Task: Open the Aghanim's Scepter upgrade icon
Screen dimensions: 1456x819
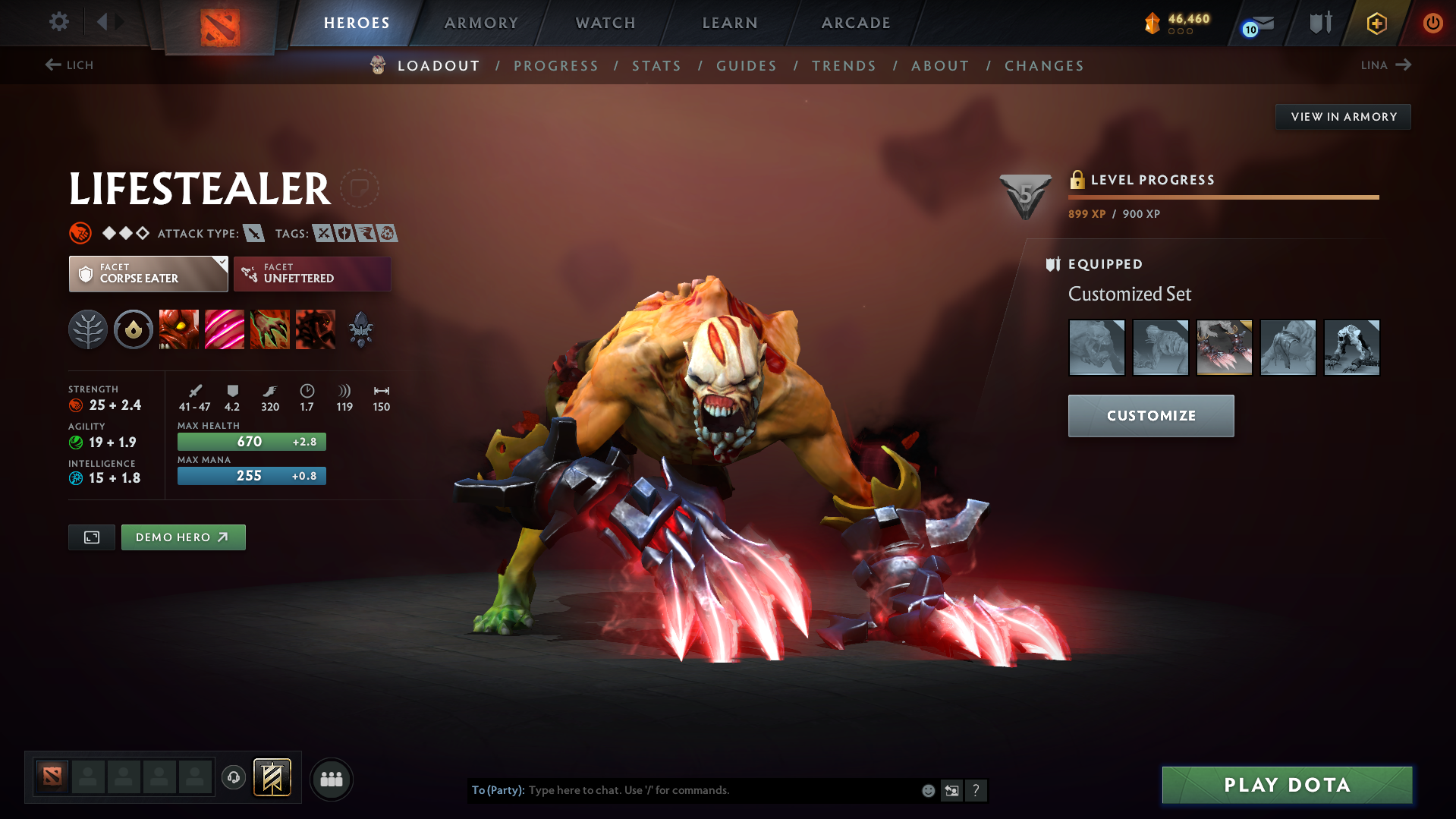Action: [x=361, y=329]
